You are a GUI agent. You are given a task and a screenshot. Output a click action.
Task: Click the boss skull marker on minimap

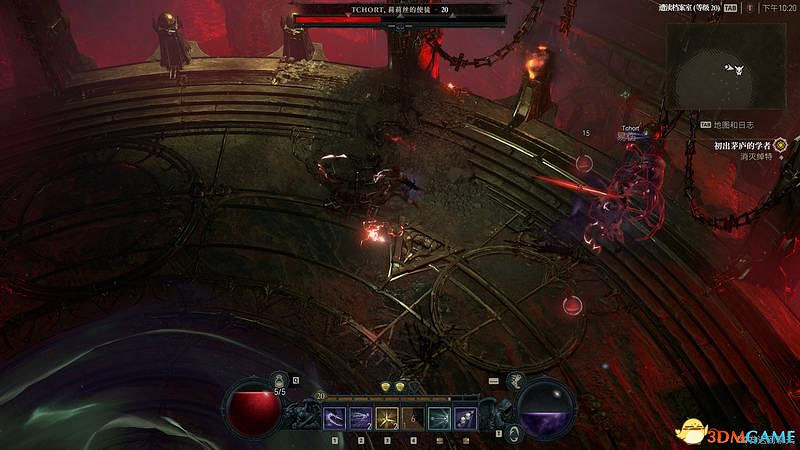[737, 70]
